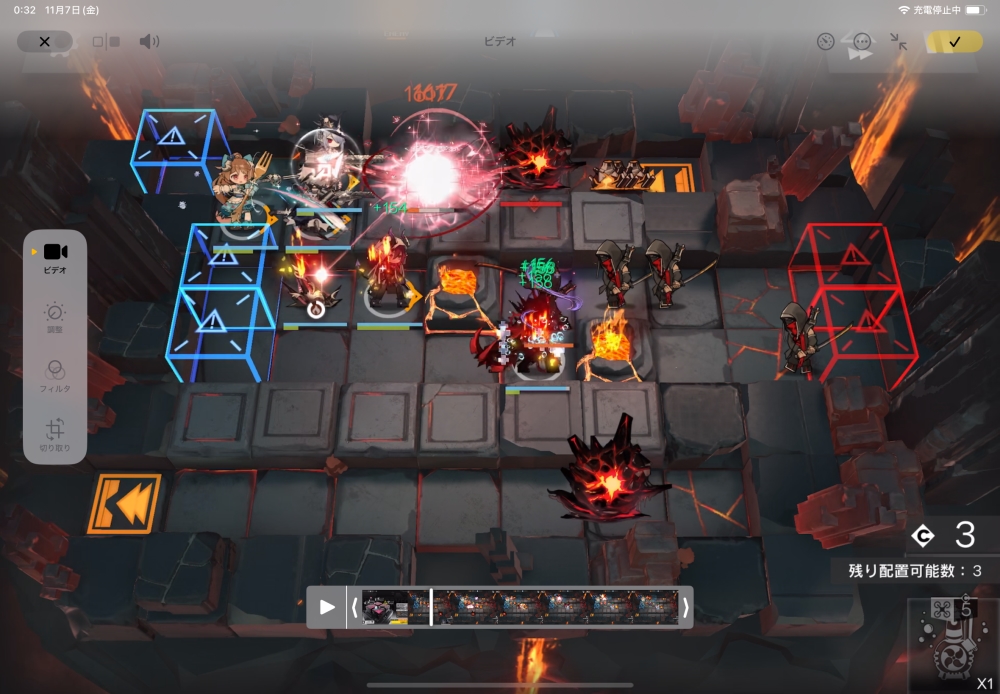Tap the circular markup pen icon

point(825,42)
